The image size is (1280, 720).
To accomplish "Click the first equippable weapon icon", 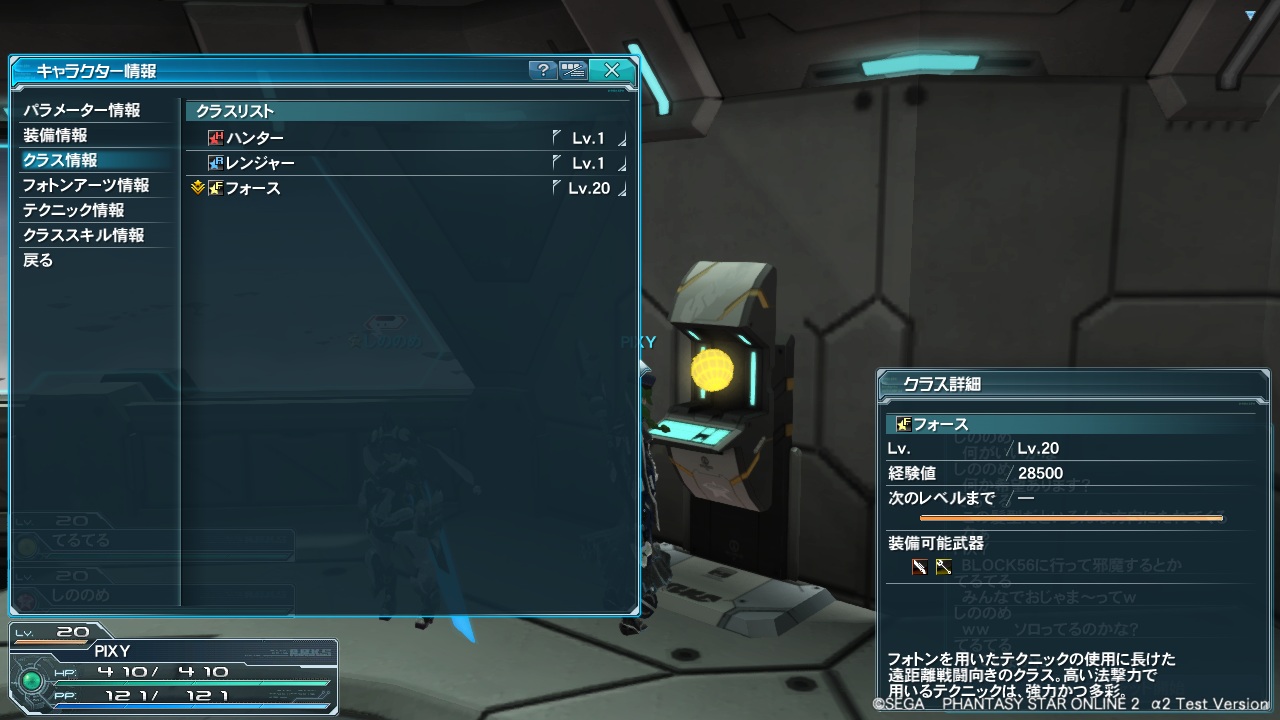I will coord(919,567).
